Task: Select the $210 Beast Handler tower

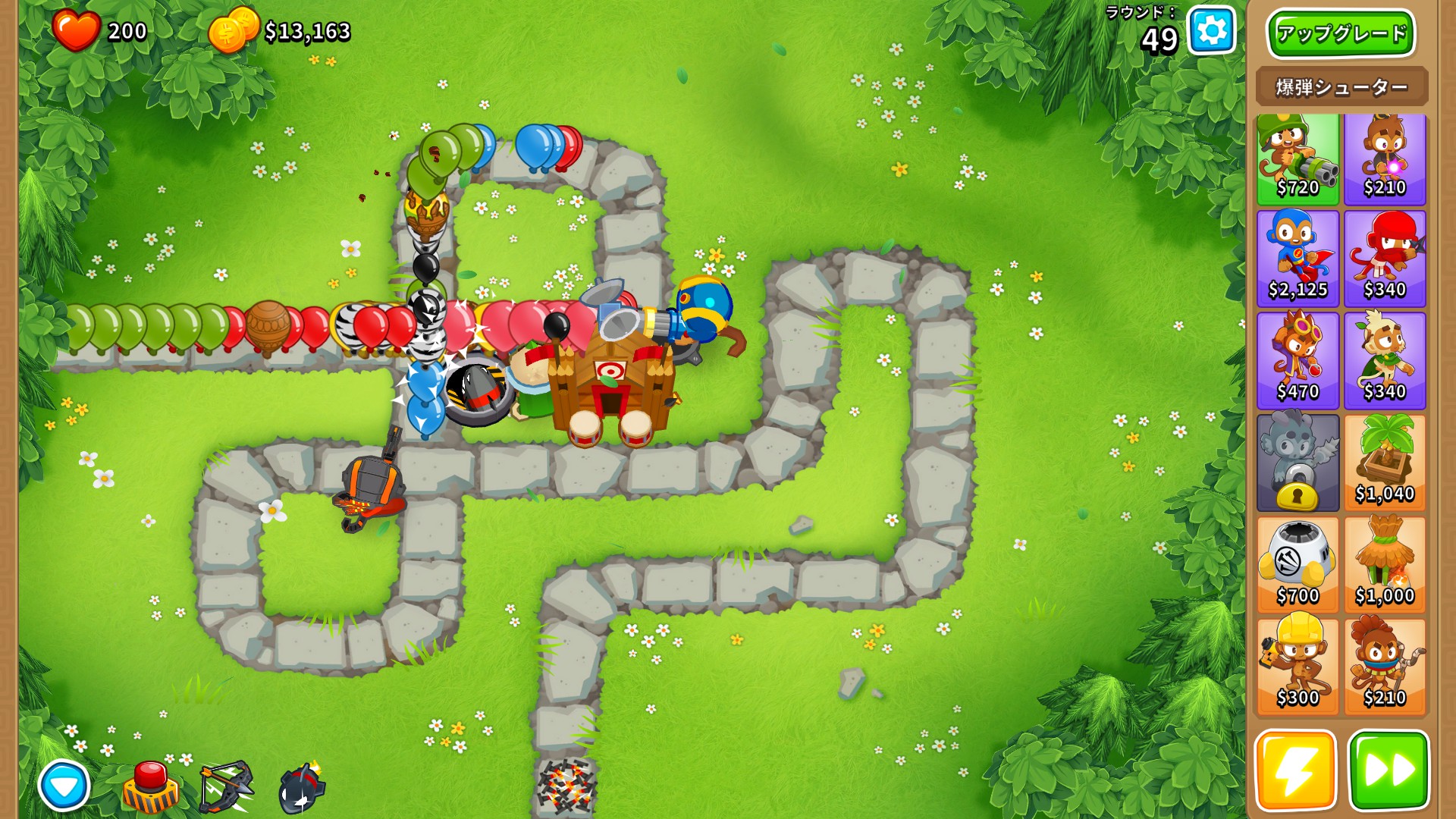Action: [x=1385, y=667]
